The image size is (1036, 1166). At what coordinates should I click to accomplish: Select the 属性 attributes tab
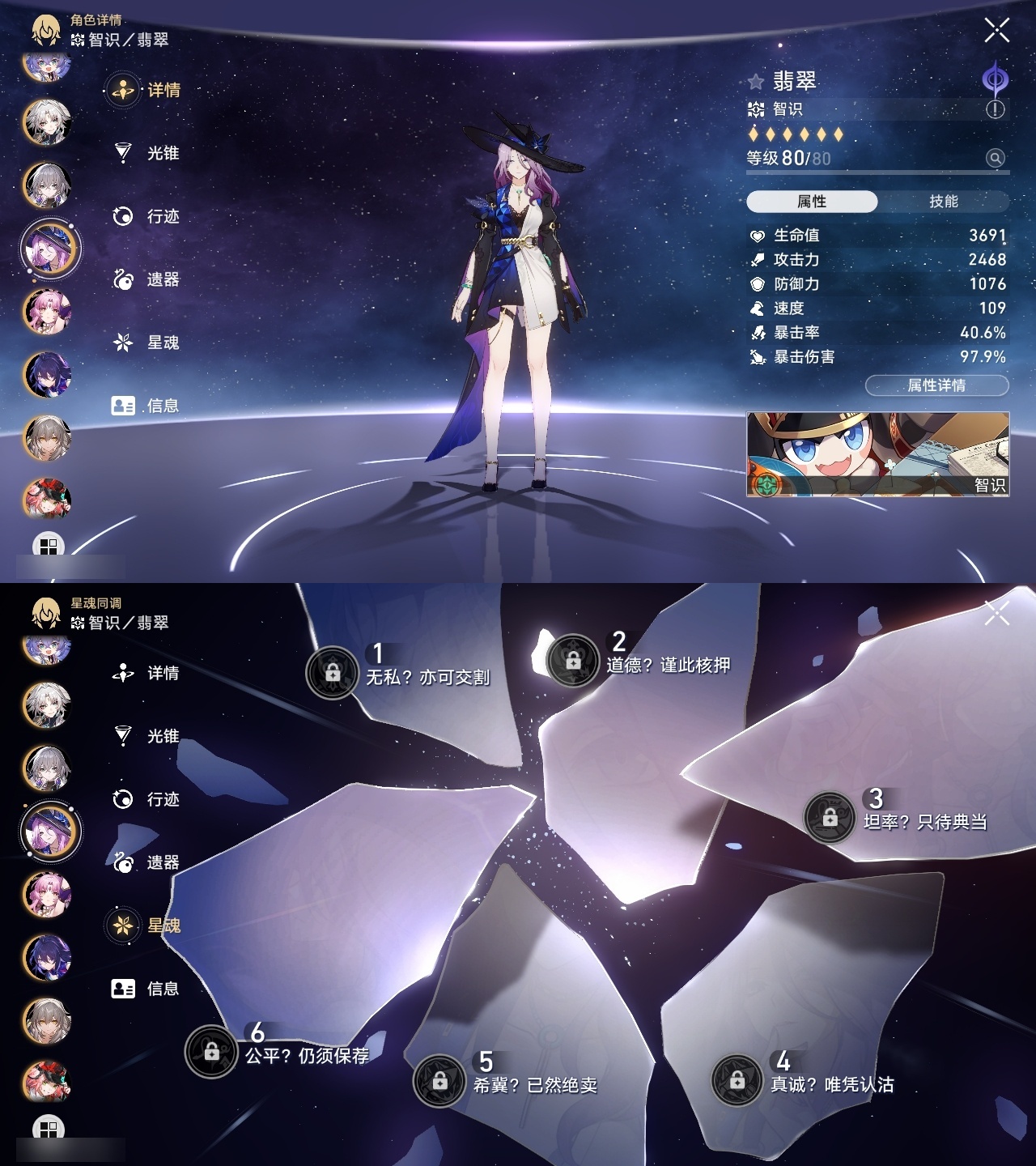click(x=813, y=200)
